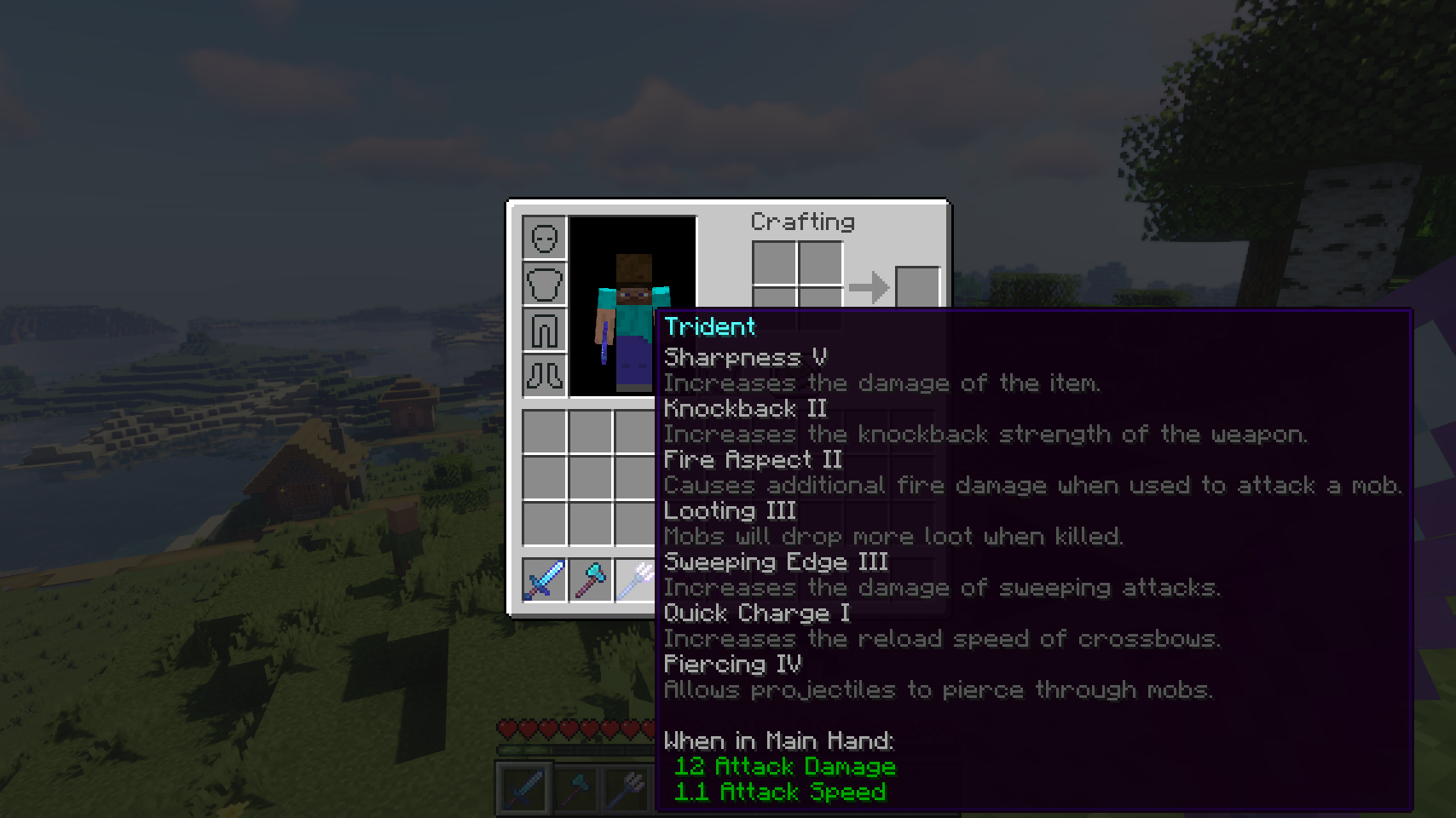
Task: Click the Crafting label heading
Action: click(x=801, y=222)
